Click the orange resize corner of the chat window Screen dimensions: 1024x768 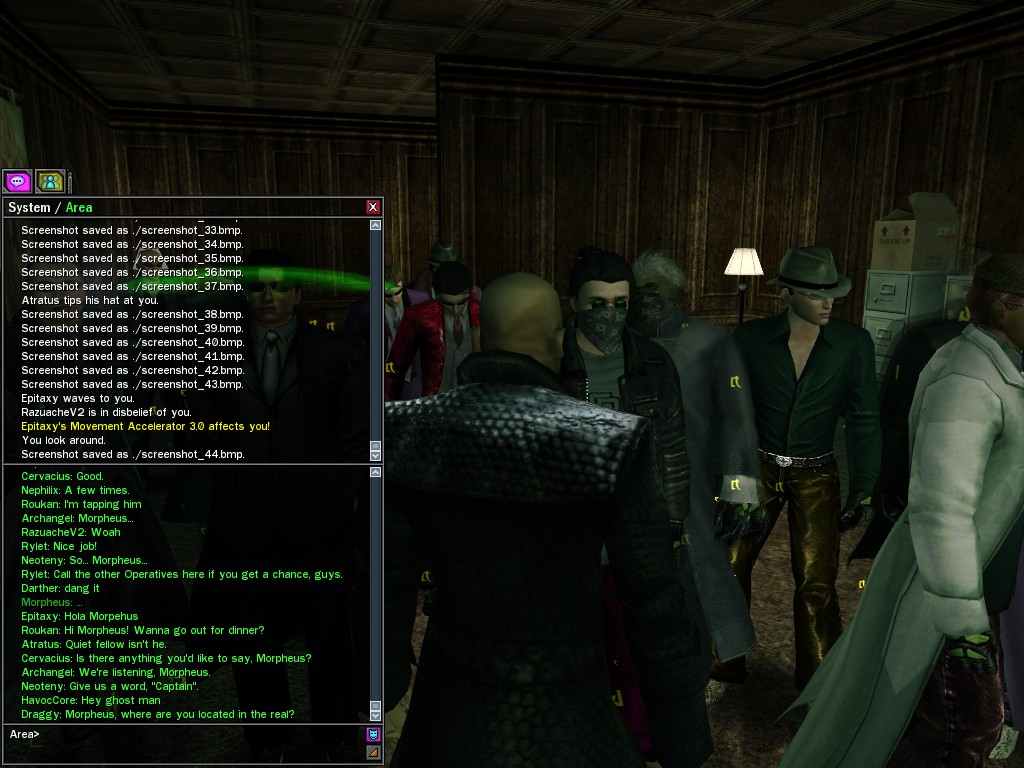coord(374,752)
